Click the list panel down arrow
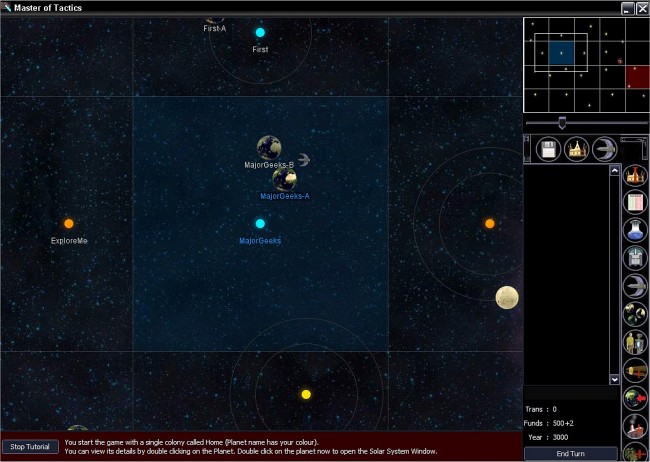Screen dimensions: 650x462 (x=615, y=380)
